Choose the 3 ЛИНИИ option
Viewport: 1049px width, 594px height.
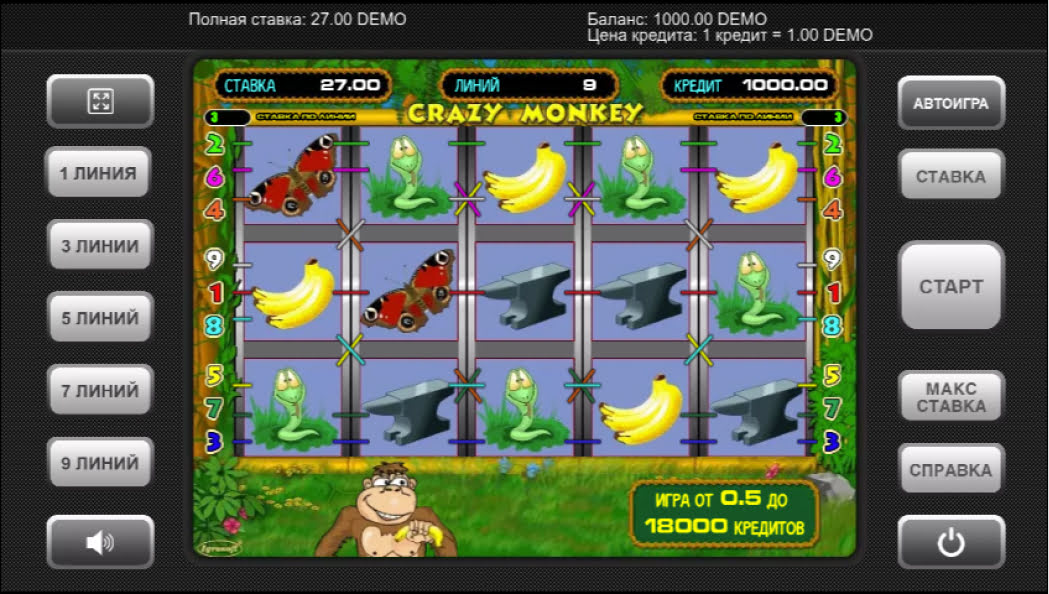(100, 246)
